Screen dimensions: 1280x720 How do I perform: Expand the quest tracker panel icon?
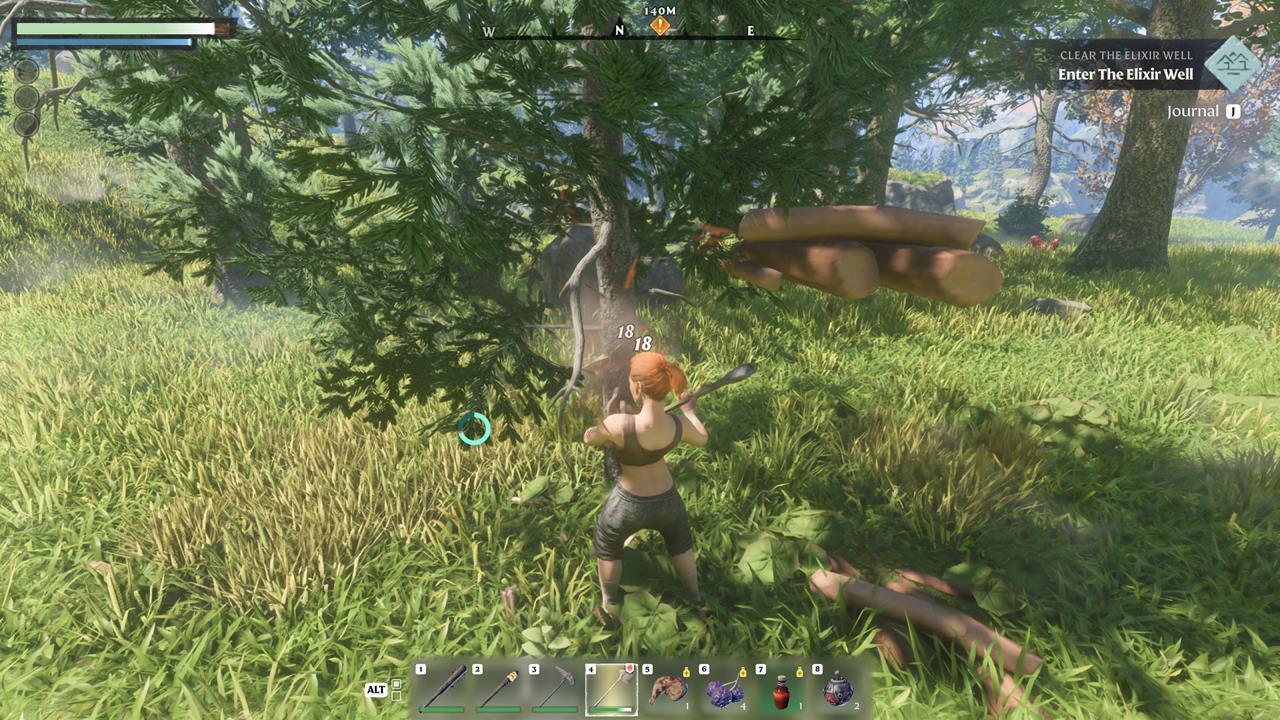[x=1231, y=62]
